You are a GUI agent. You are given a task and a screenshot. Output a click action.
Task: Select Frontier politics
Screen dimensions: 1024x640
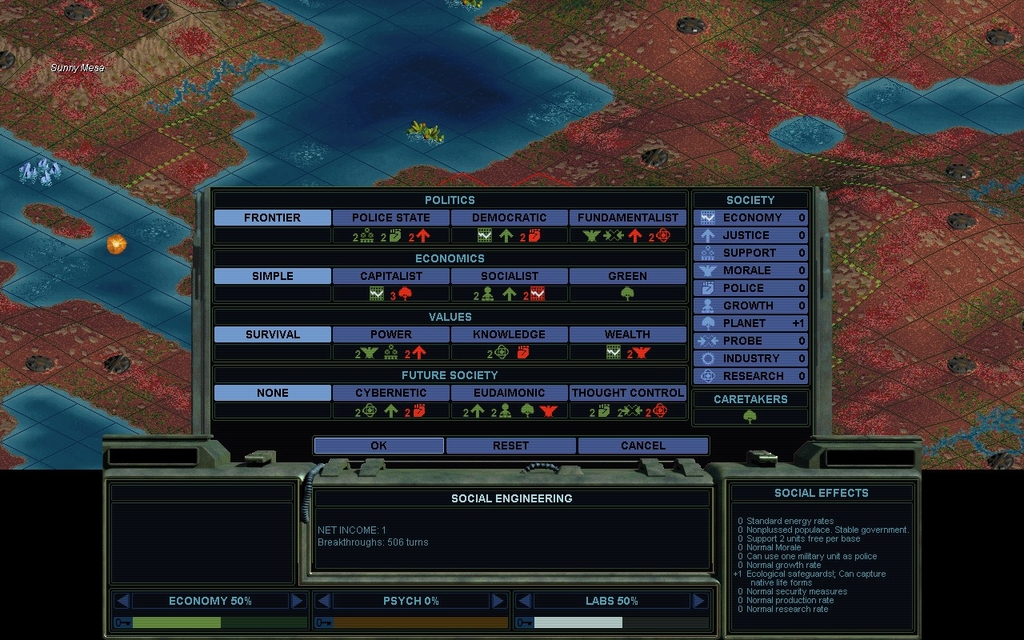(x=272, y=217)
